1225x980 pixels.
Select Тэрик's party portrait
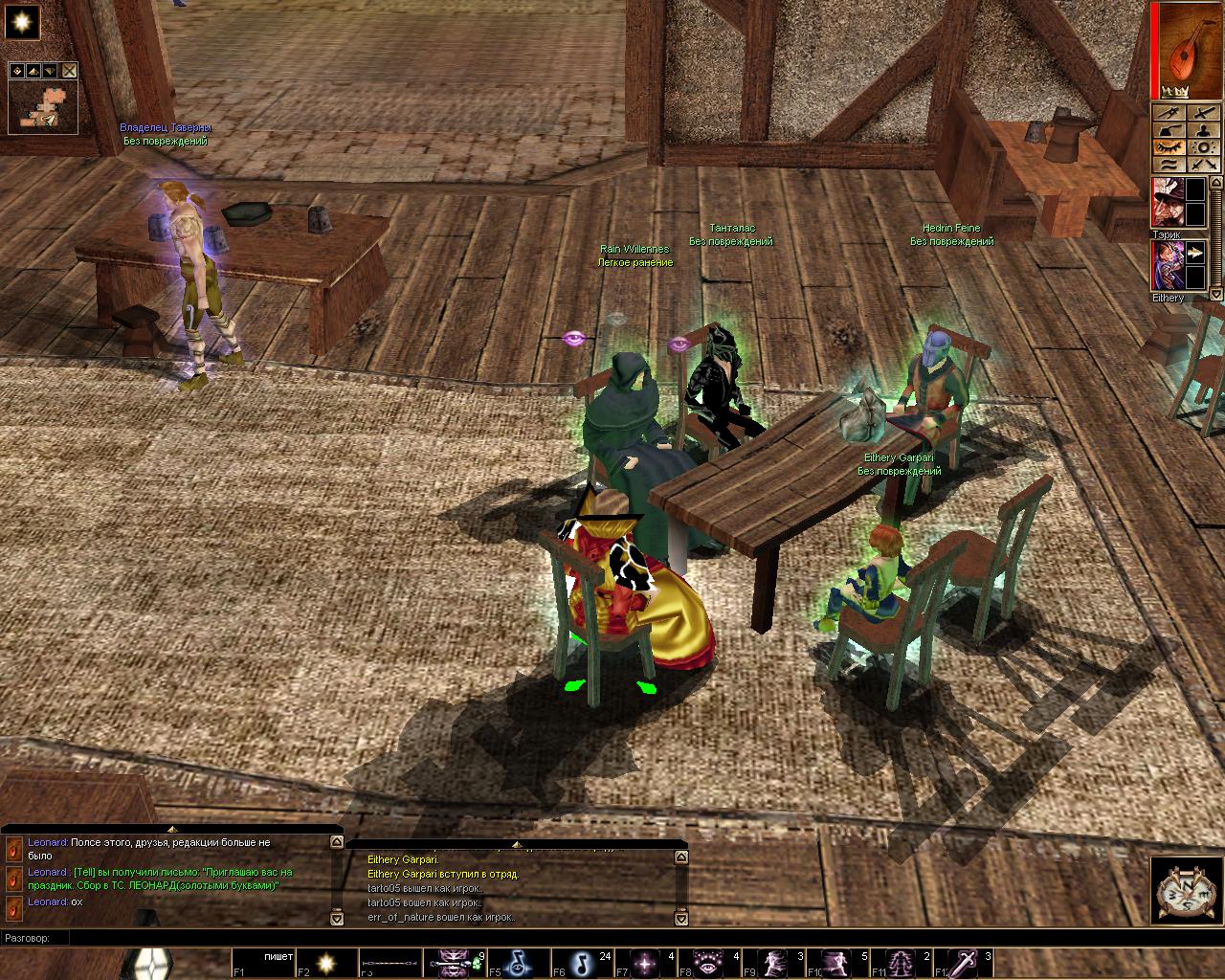click(1167, 202)
